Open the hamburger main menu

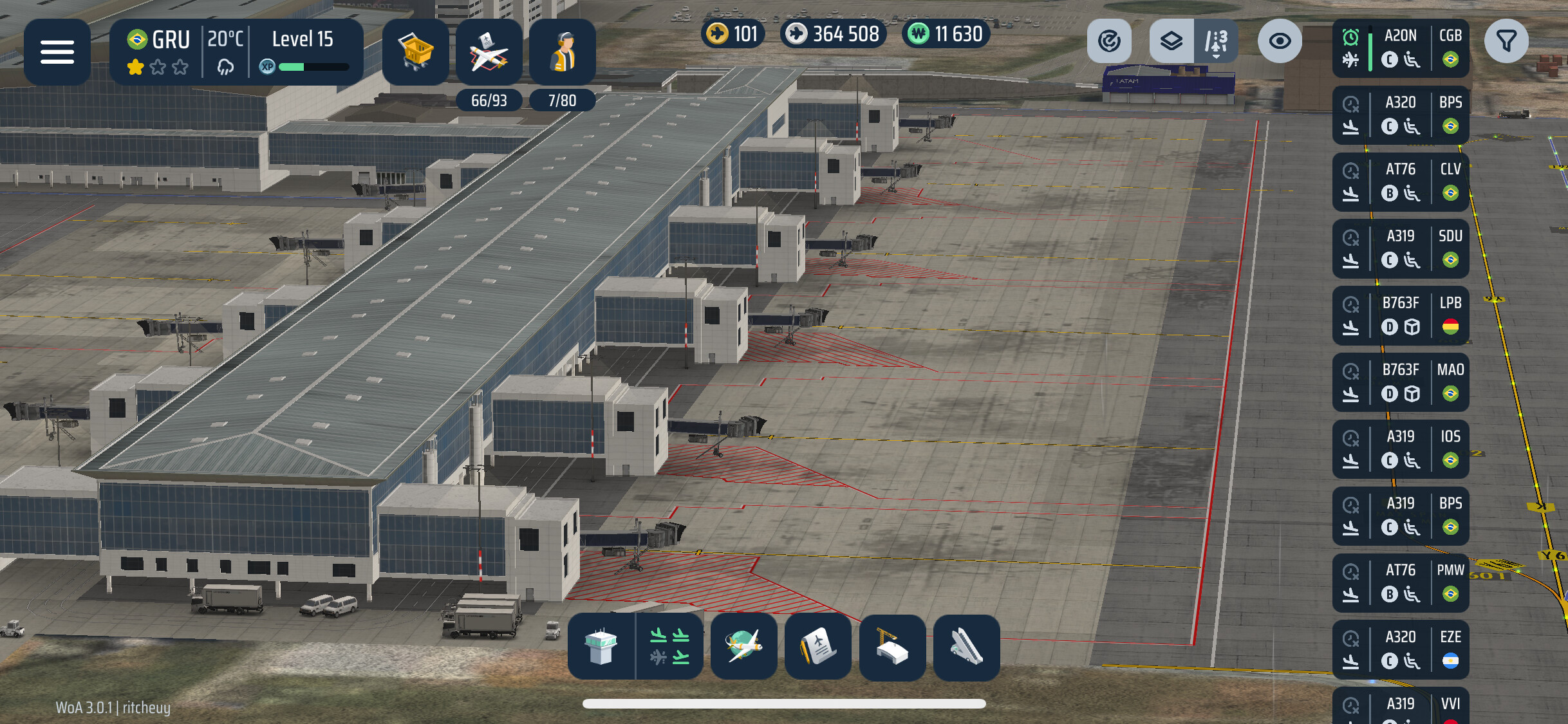(57, 52)
